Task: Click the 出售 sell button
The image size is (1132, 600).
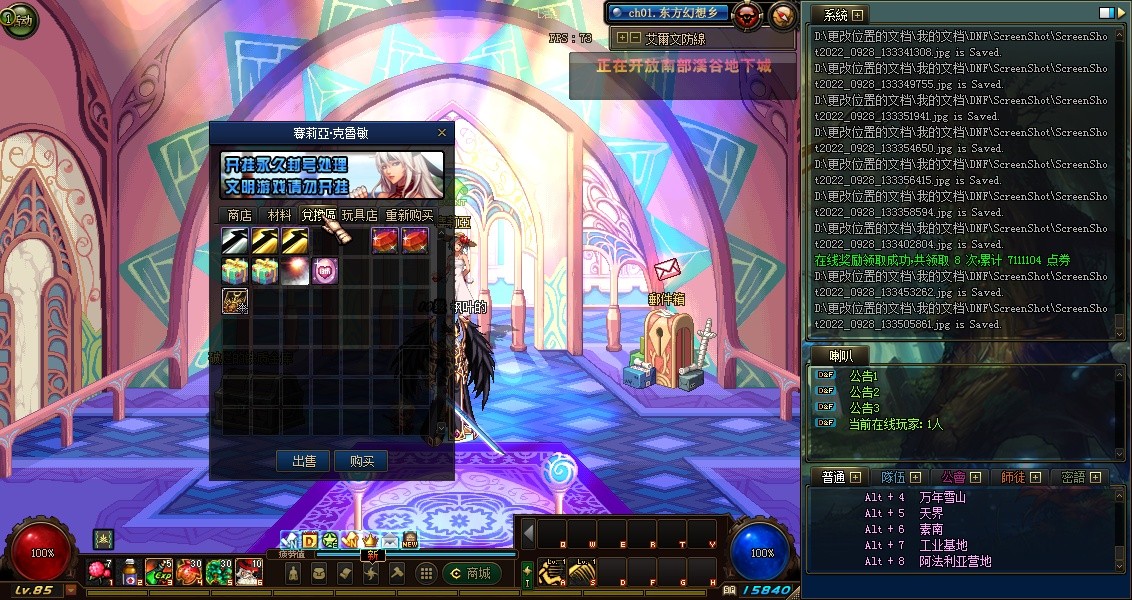Action: pos(304,461)
